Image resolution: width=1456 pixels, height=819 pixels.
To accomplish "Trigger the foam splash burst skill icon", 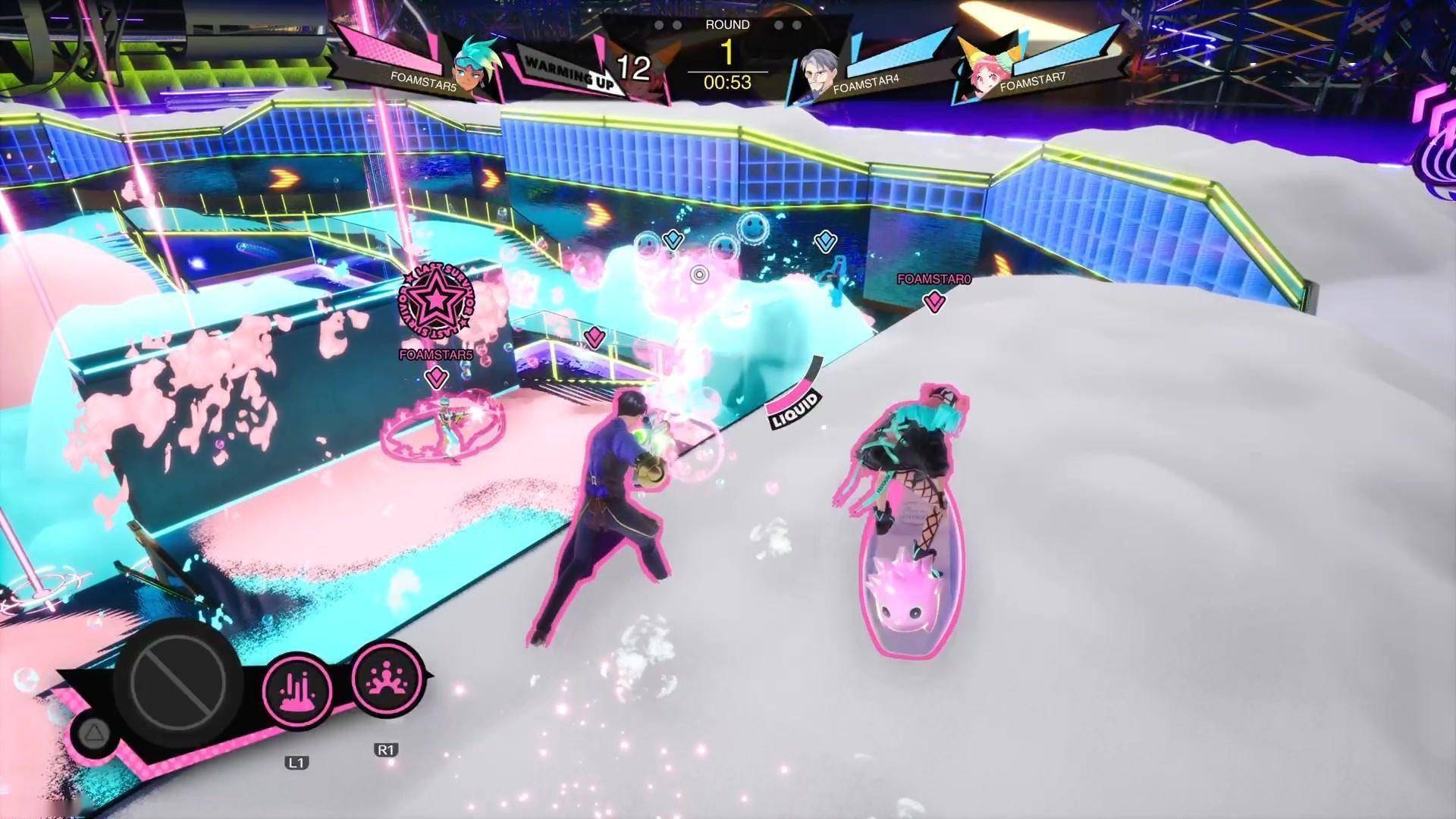I will 388,679.
